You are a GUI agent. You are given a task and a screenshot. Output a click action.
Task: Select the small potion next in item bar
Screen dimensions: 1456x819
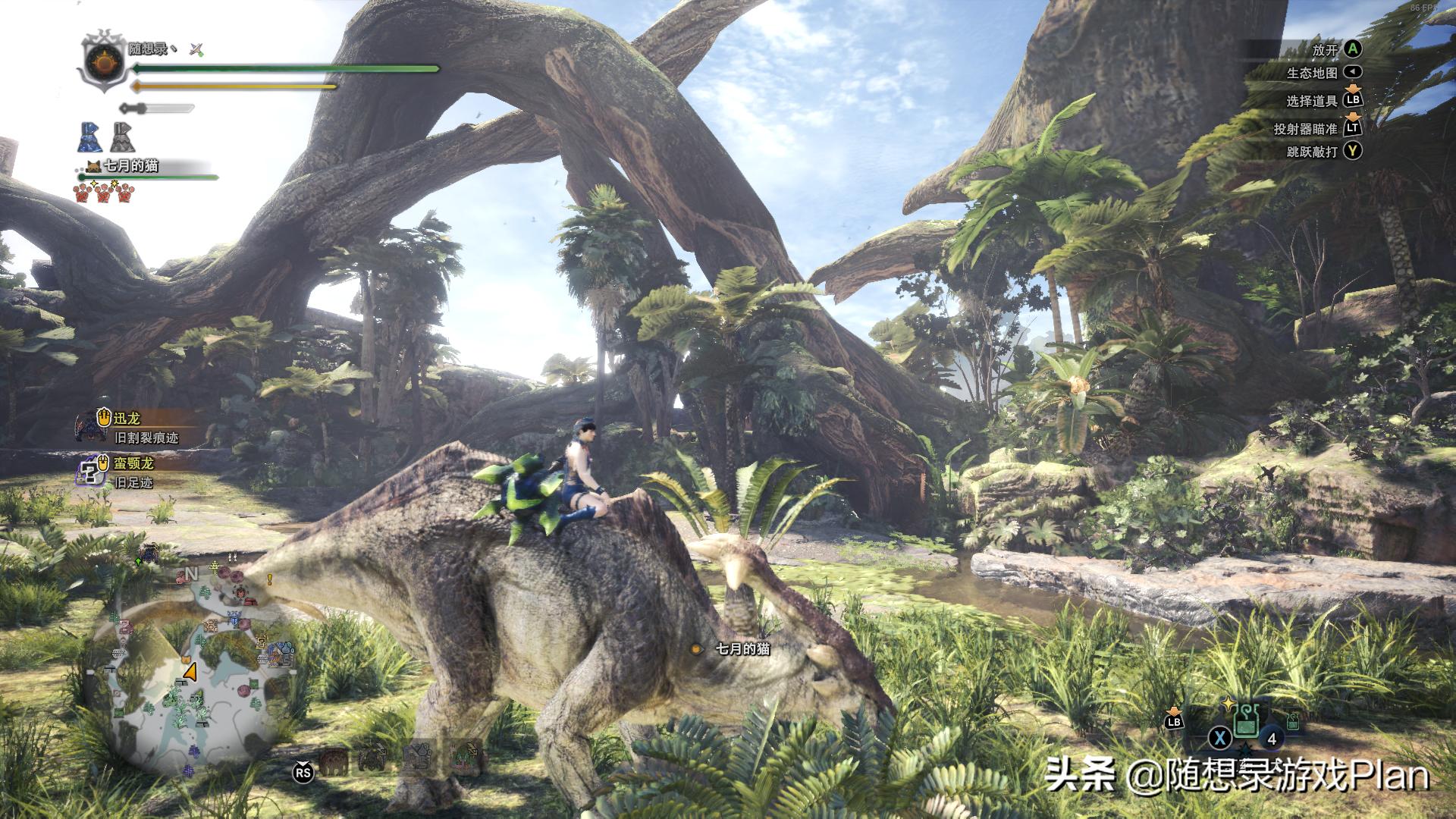(x=1292, y=720)
